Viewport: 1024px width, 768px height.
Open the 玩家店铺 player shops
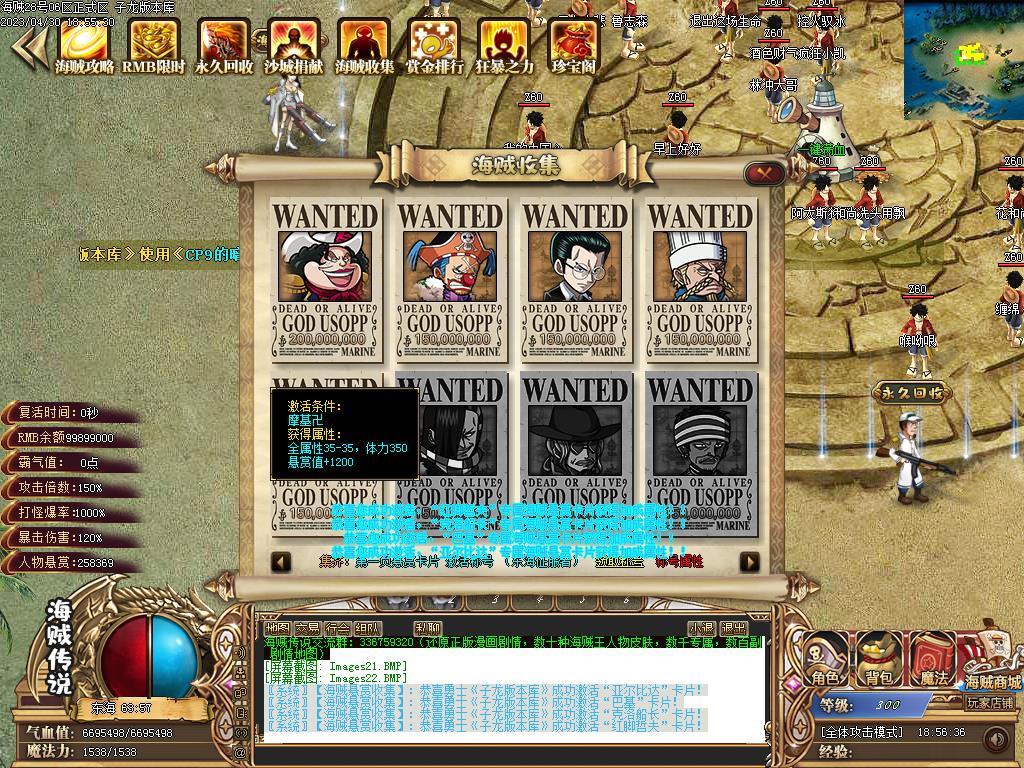(990, 702)
